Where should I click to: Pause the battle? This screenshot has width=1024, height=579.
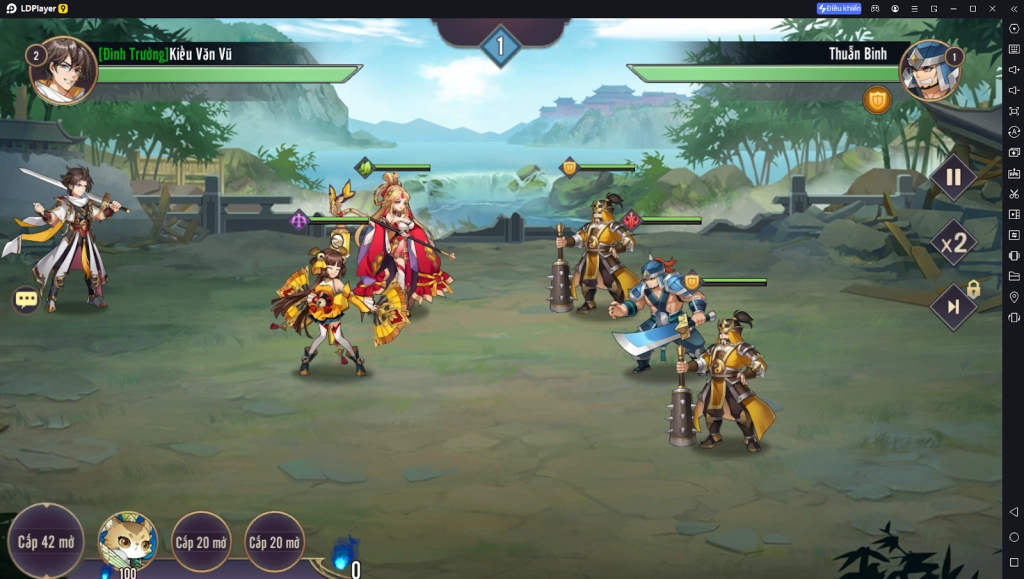click(953, 178)
